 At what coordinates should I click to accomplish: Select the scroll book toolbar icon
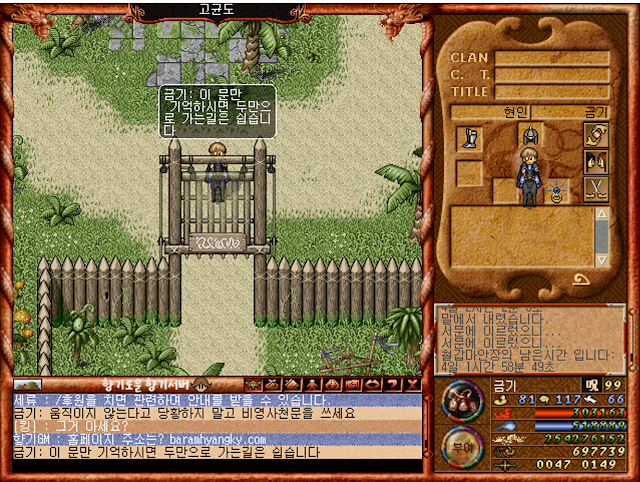(290, 384)
